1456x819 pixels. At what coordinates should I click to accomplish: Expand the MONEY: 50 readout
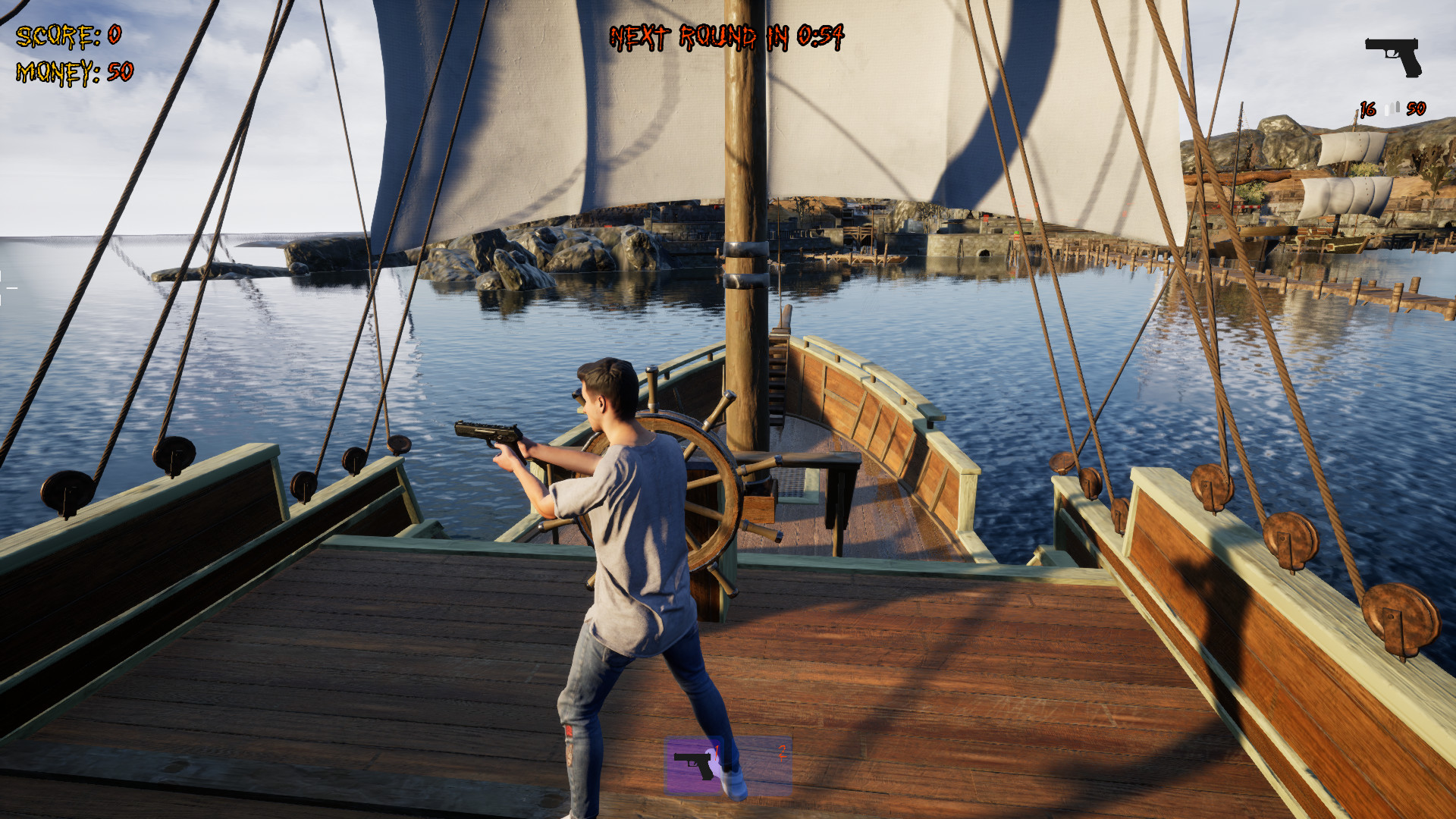coord(74,71)
